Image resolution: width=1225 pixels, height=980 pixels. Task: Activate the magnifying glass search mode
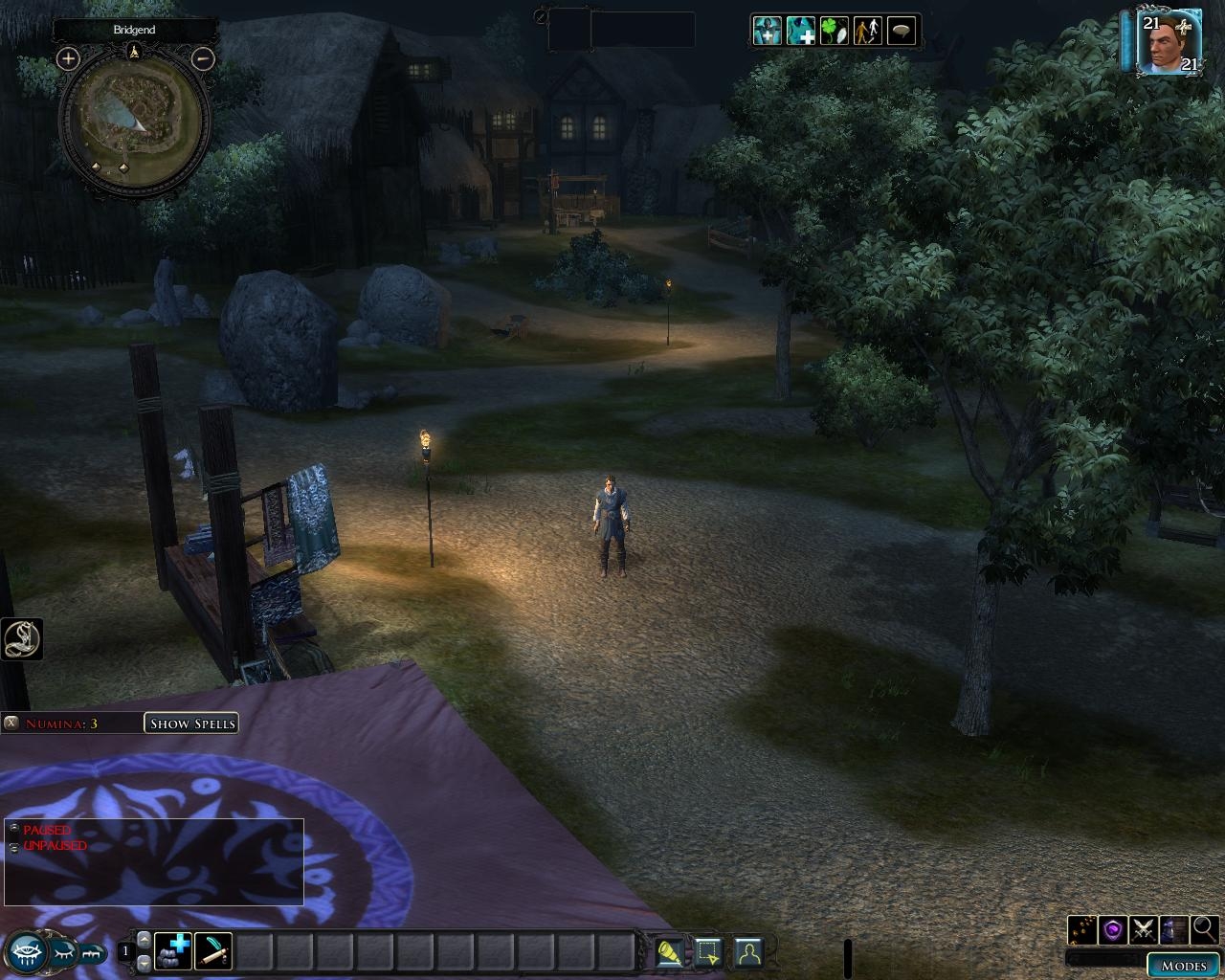[x=1204, y=929]
